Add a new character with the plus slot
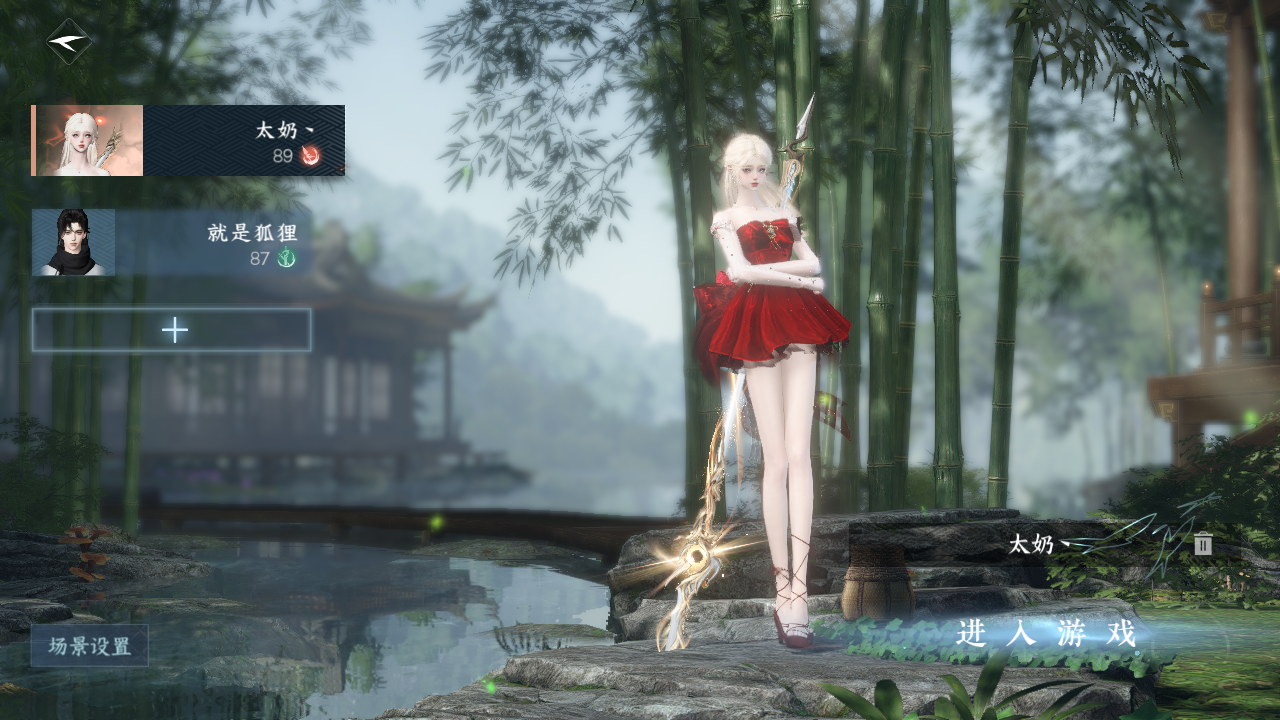Image resolution: width=1280 pixels, height=720 pixels. point(172,330)
